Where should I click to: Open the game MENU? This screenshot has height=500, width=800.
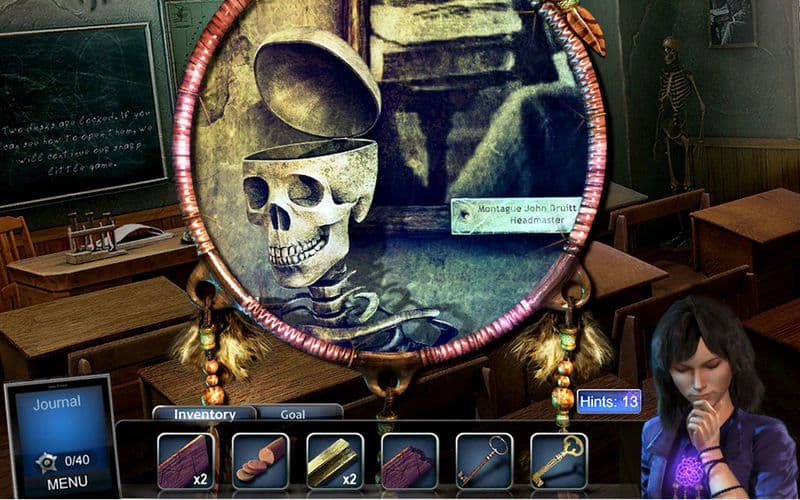pos(60,482)
